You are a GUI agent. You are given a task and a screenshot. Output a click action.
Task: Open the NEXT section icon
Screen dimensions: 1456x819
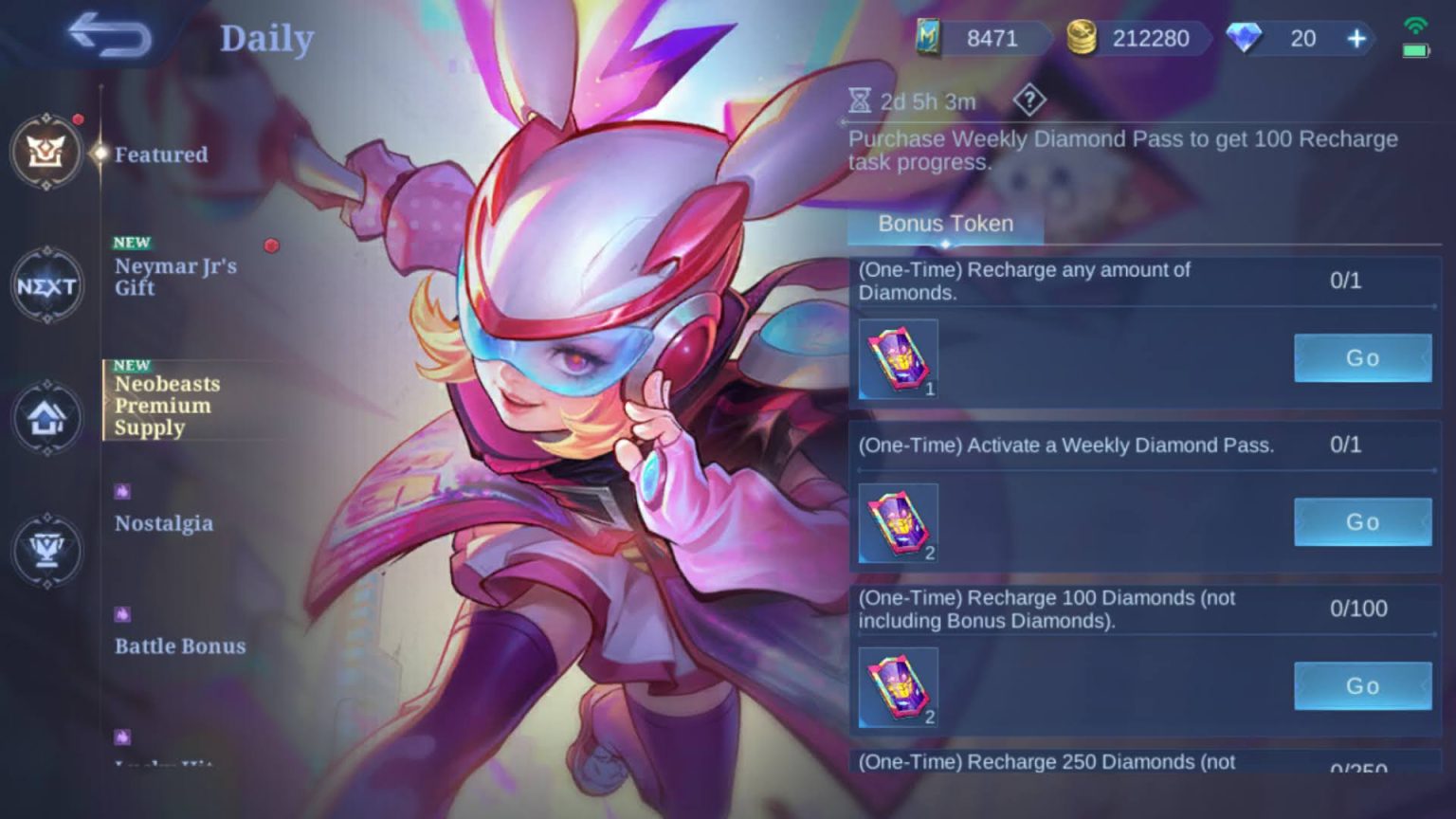(46, 286)
